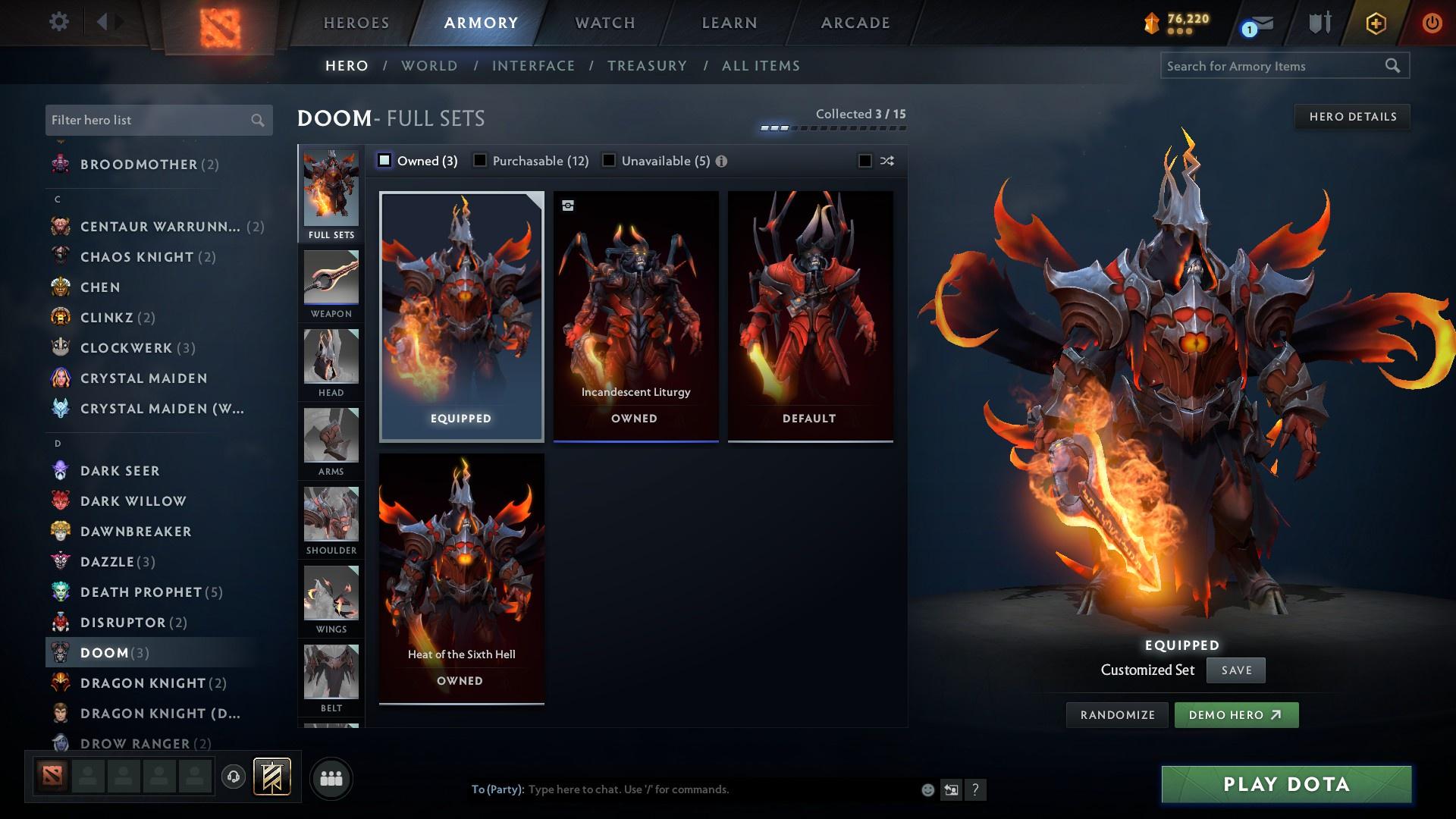
Task: Open the TREASURY section
Action: pos(647,66)
